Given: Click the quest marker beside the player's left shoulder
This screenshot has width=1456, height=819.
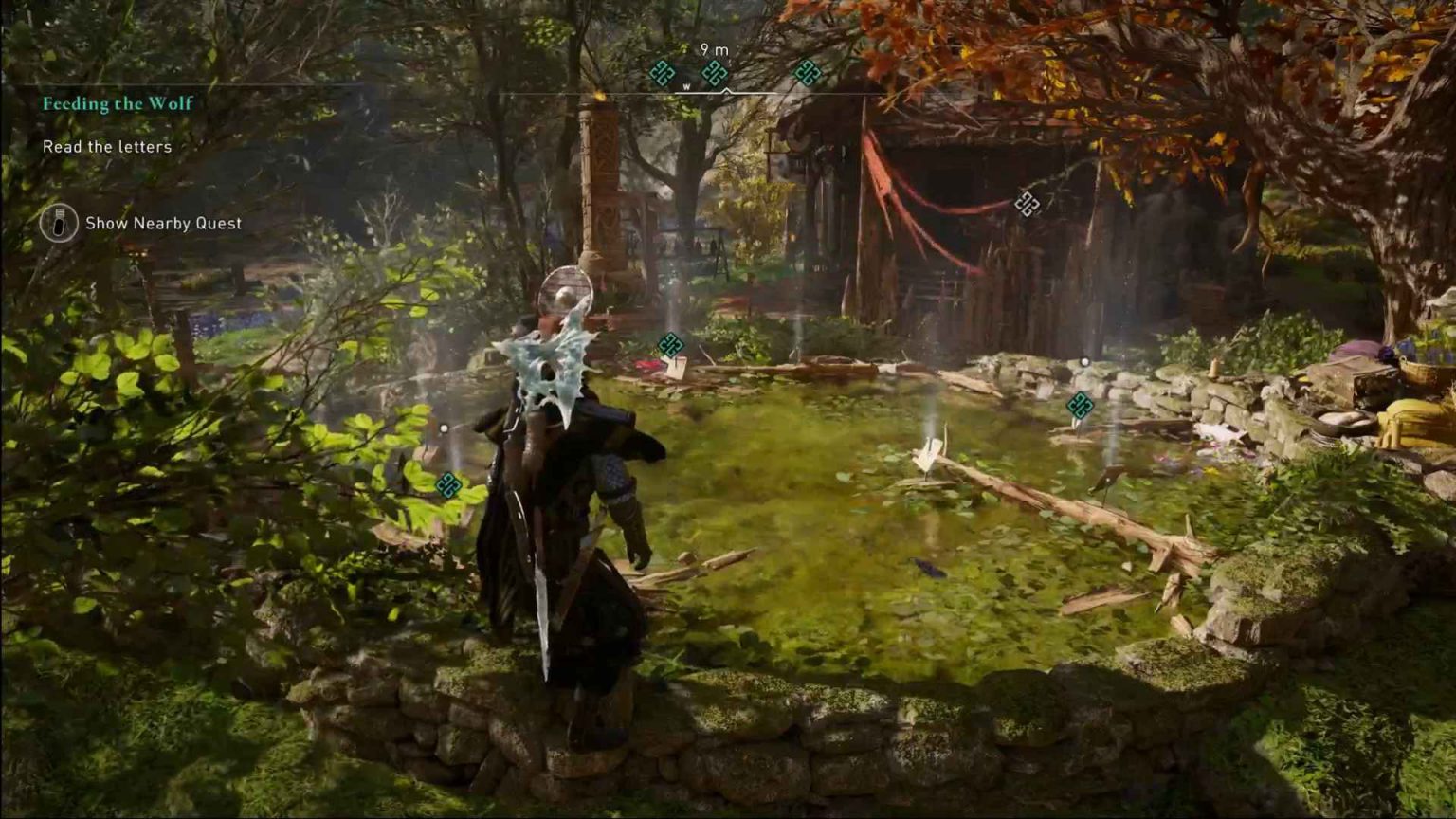Looking at the screenshot, I should [671, 346].
